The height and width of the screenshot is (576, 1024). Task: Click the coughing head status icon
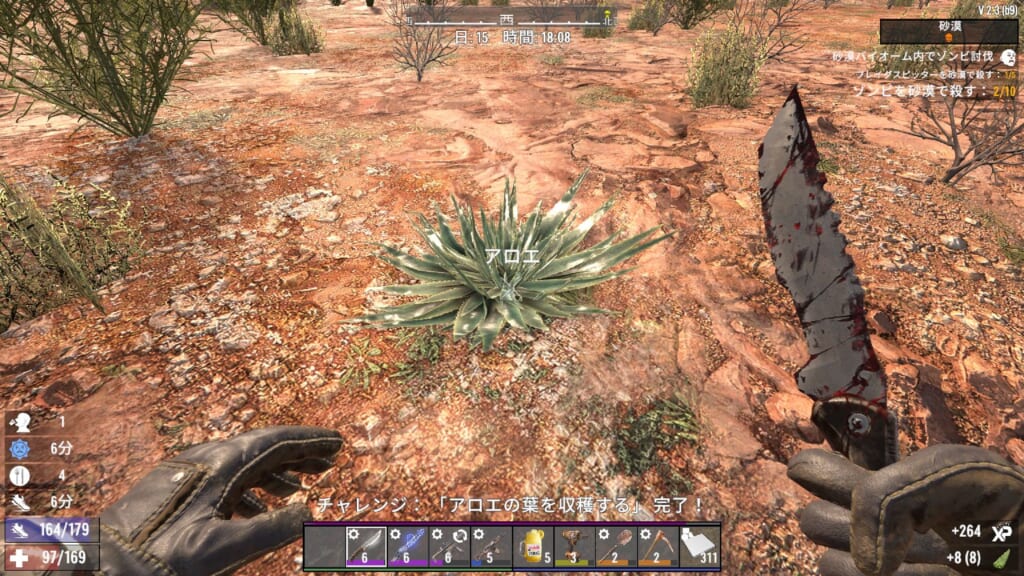tap(20, 423)
